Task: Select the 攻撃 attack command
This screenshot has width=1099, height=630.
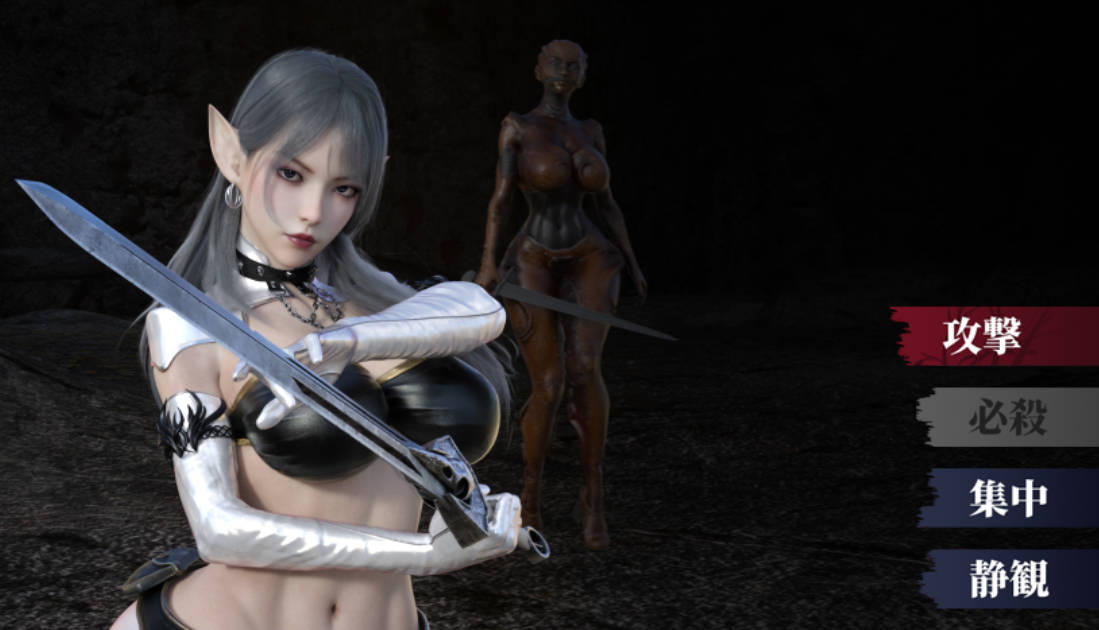Action: coord(993,336)
